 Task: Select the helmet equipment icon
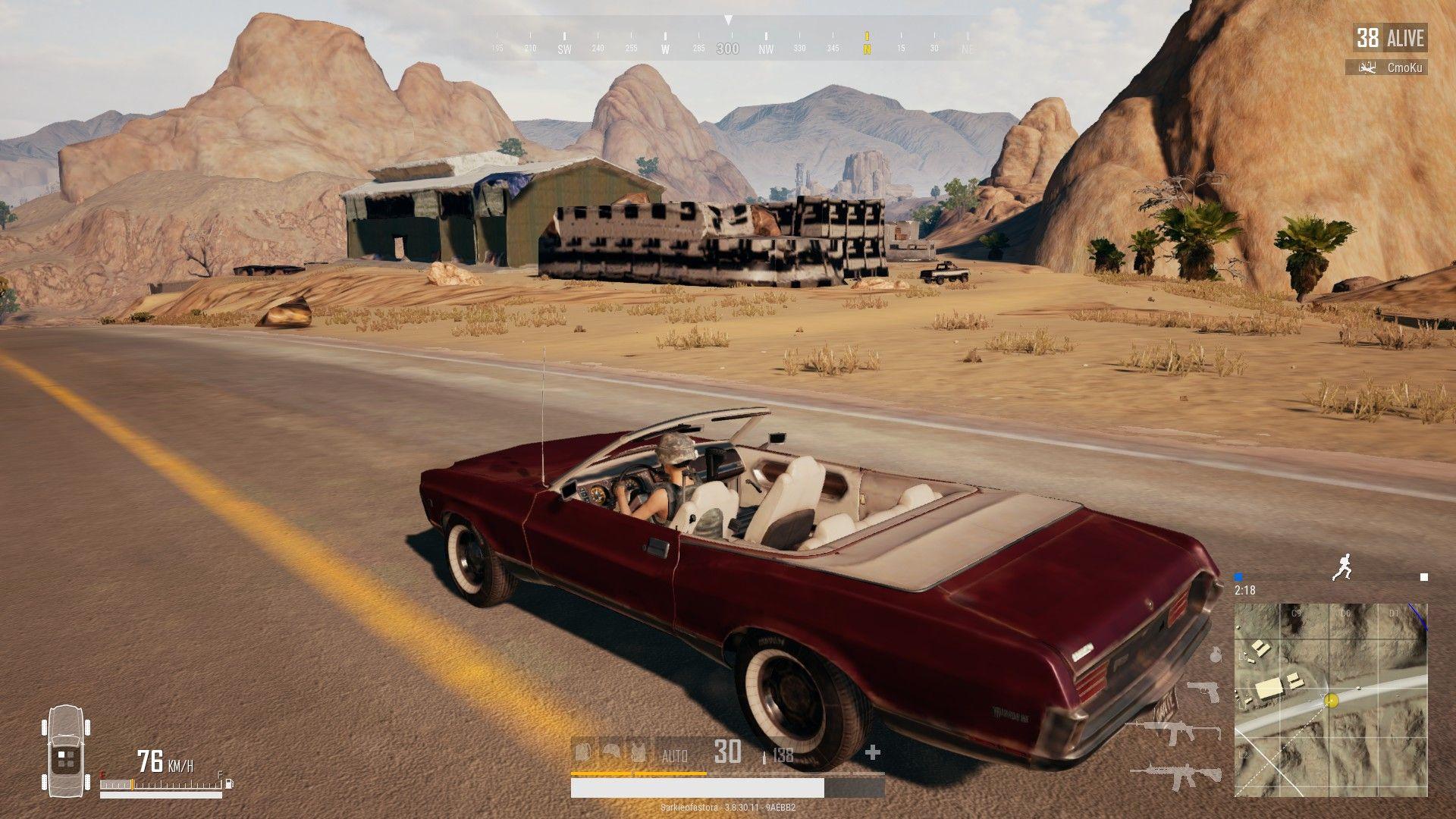coord(610,752)
